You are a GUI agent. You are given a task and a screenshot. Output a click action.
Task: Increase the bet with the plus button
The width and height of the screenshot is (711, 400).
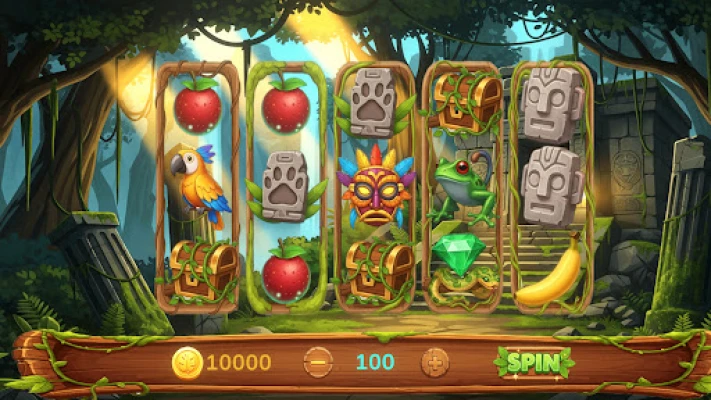[434, 361]
